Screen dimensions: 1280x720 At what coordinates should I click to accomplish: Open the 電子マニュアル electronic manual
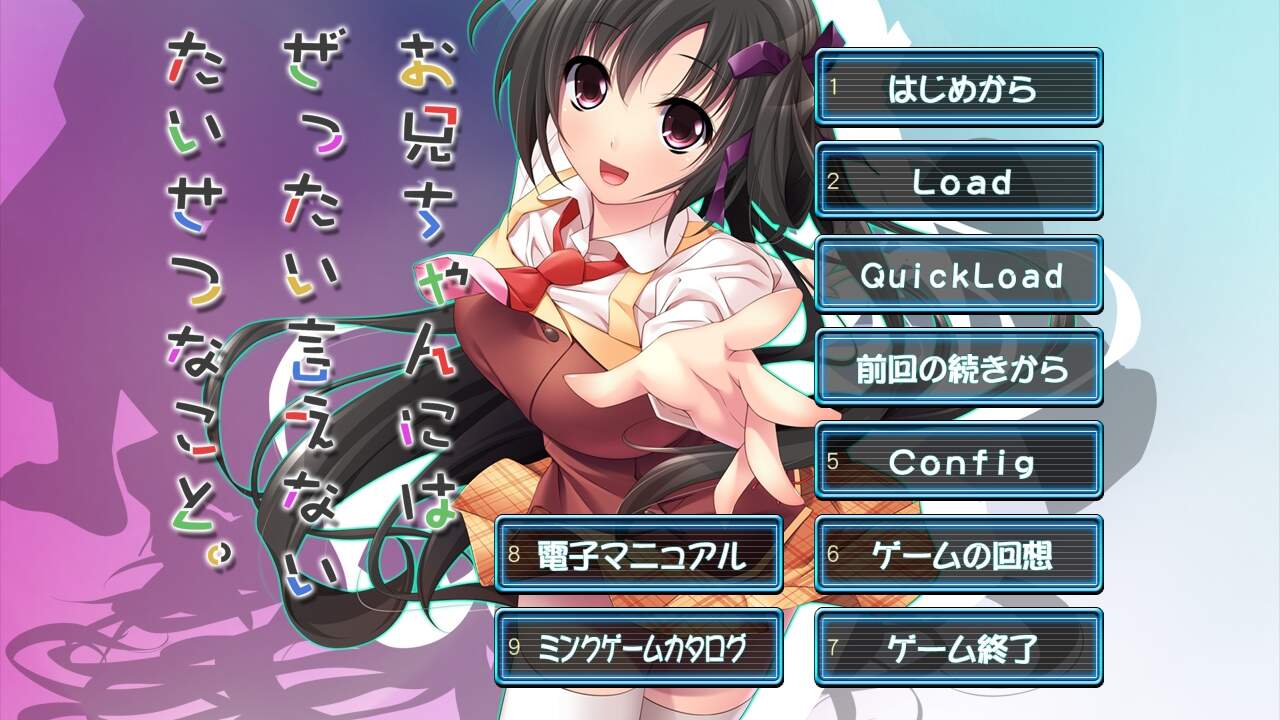pos(638,554)
